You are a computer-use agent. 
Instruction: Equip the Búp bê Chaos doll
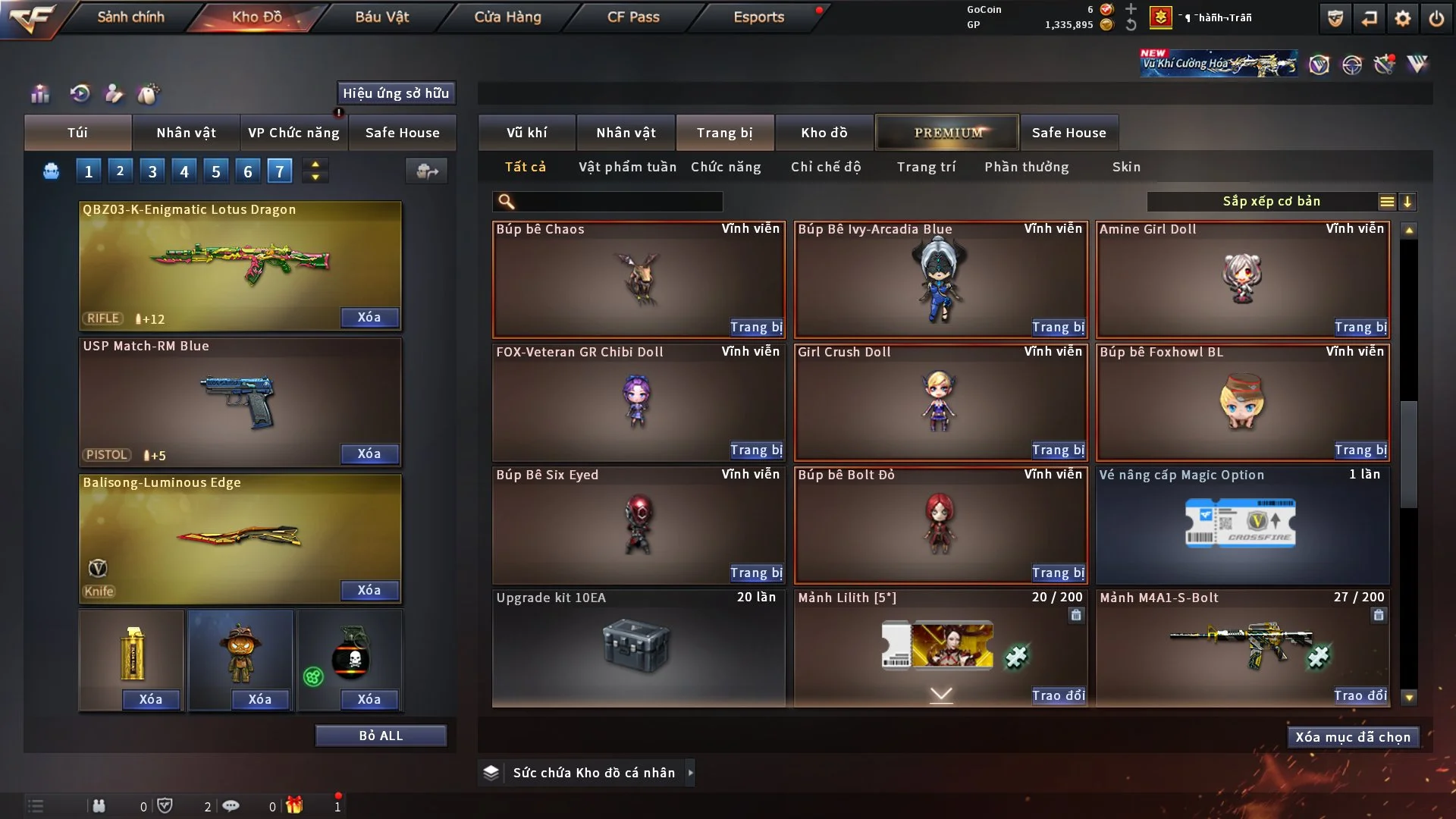coord(755,327)
